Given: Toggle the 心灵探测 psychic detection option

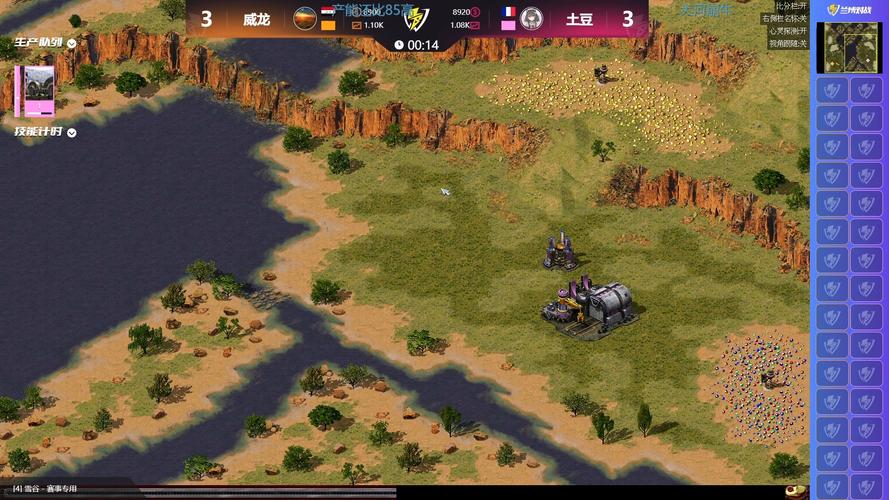Looking at the screenshot, I should (x=787, y=31).
